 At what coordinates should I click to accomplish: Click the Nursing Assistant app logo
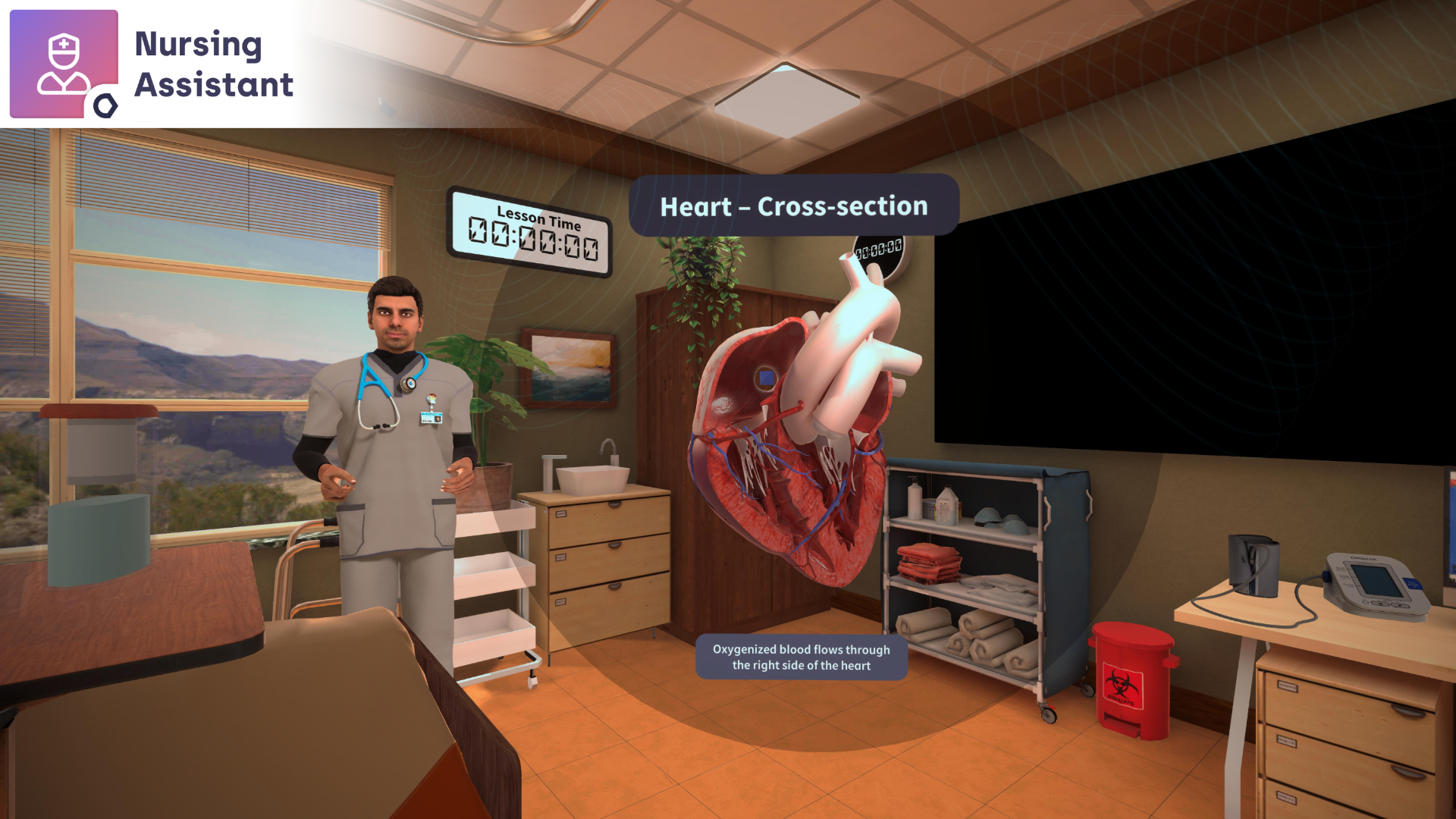64,64
